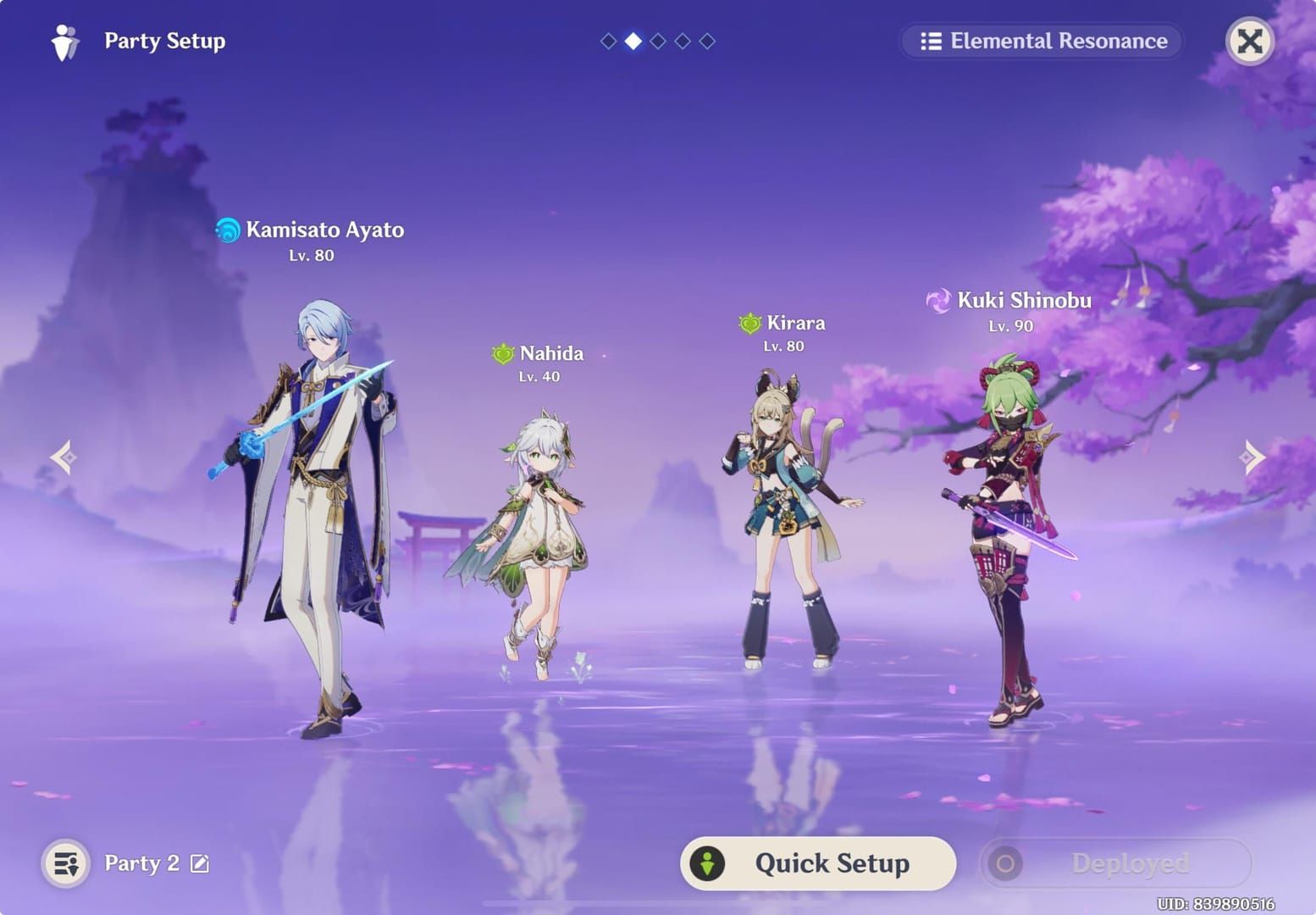Jump to the first party page dot
Viewport: 1316px width, 915px height.
coord(608,41)
